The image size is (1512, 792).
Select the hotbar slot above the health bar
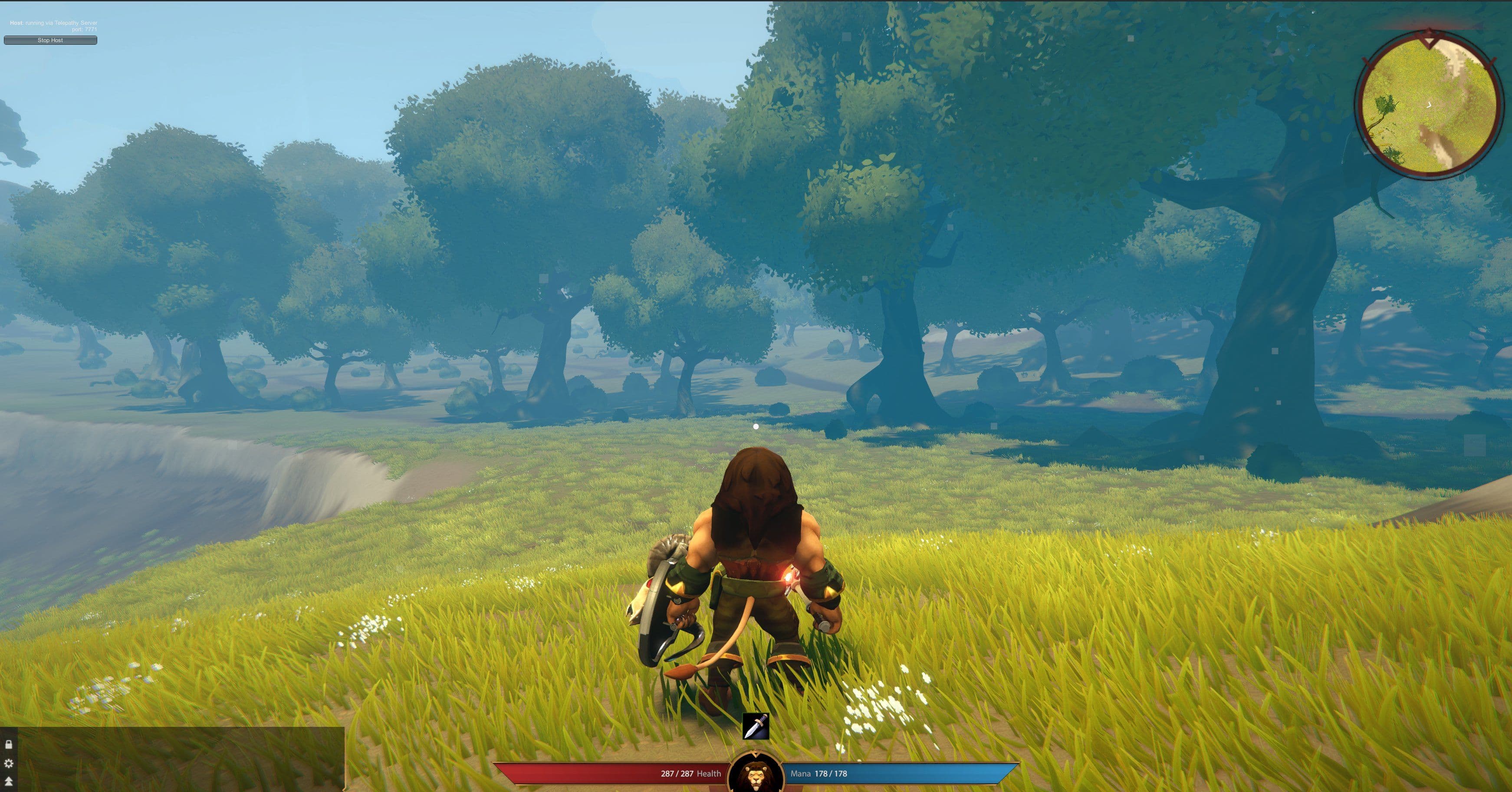pos(756,726)
